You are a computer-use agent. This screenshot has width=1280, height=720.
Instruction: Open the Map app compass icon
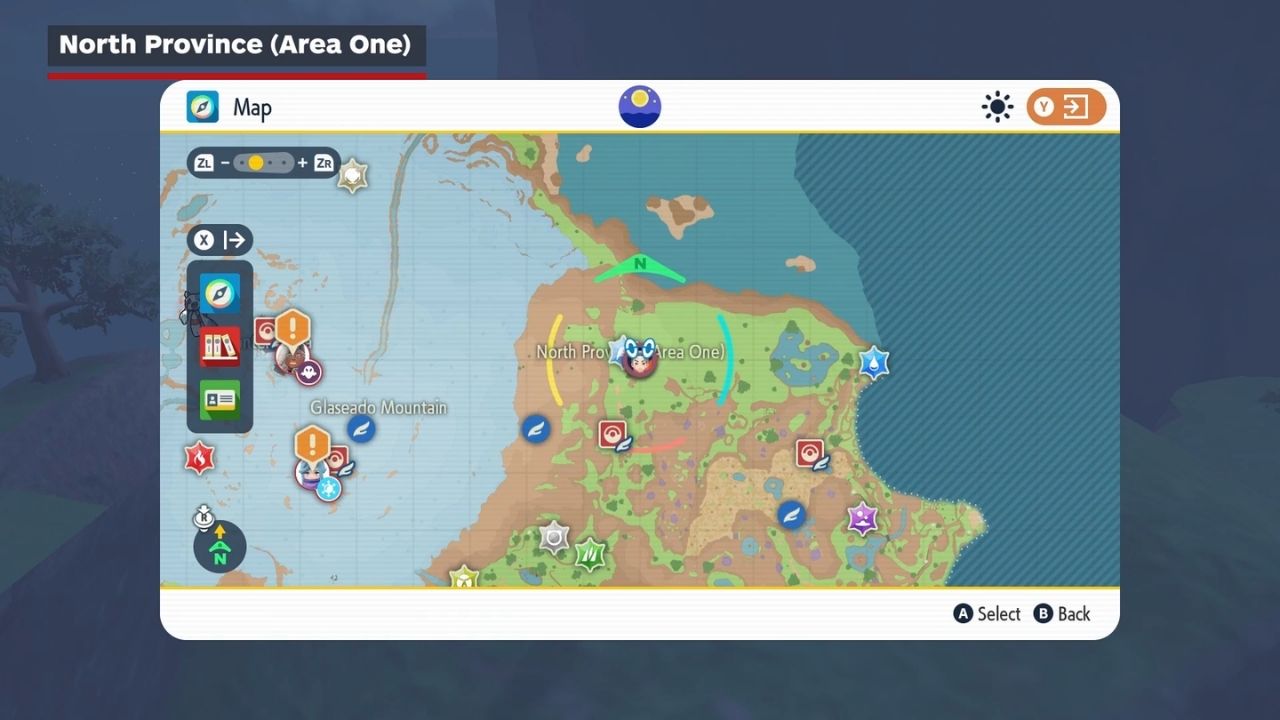click(220, 294)
